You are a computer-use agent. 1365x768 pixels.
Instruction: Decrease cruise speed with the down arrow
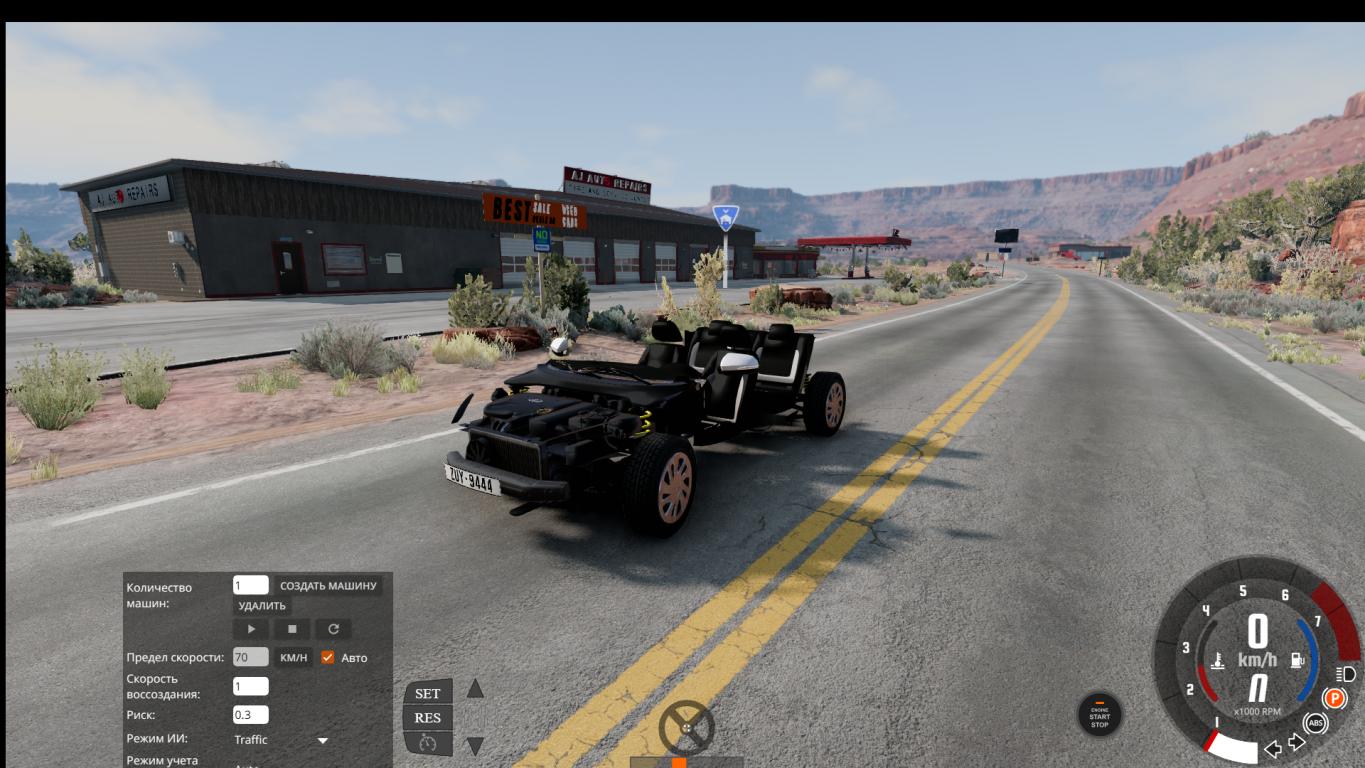tap(476, 745)
